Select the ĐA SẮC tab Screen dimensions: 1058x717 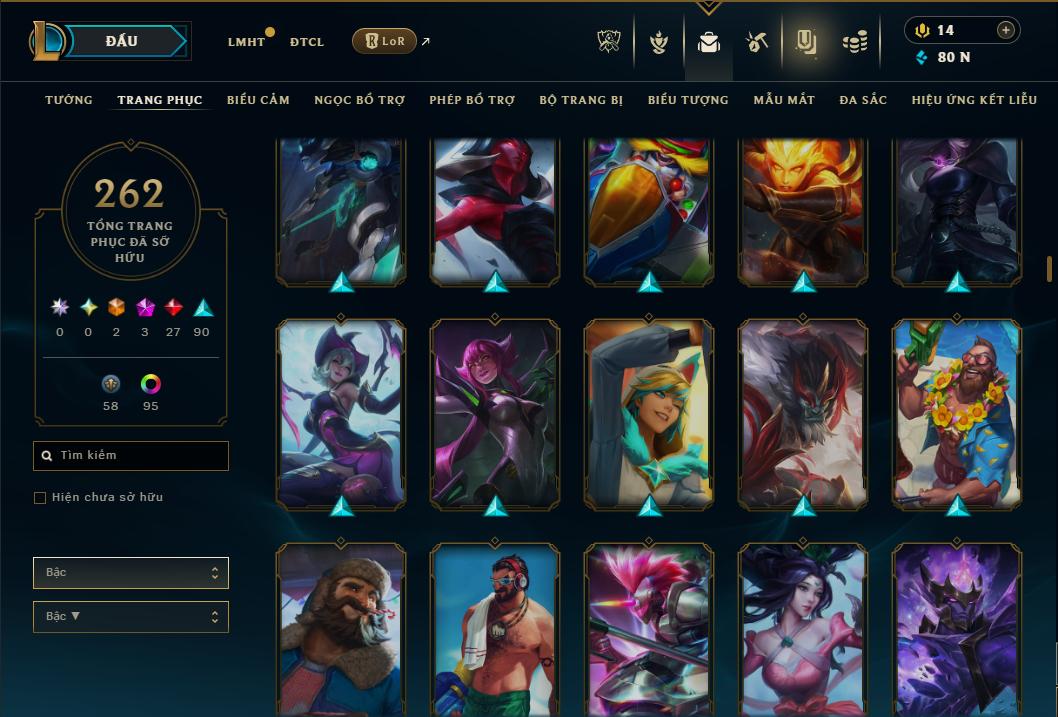pos(863,100)
